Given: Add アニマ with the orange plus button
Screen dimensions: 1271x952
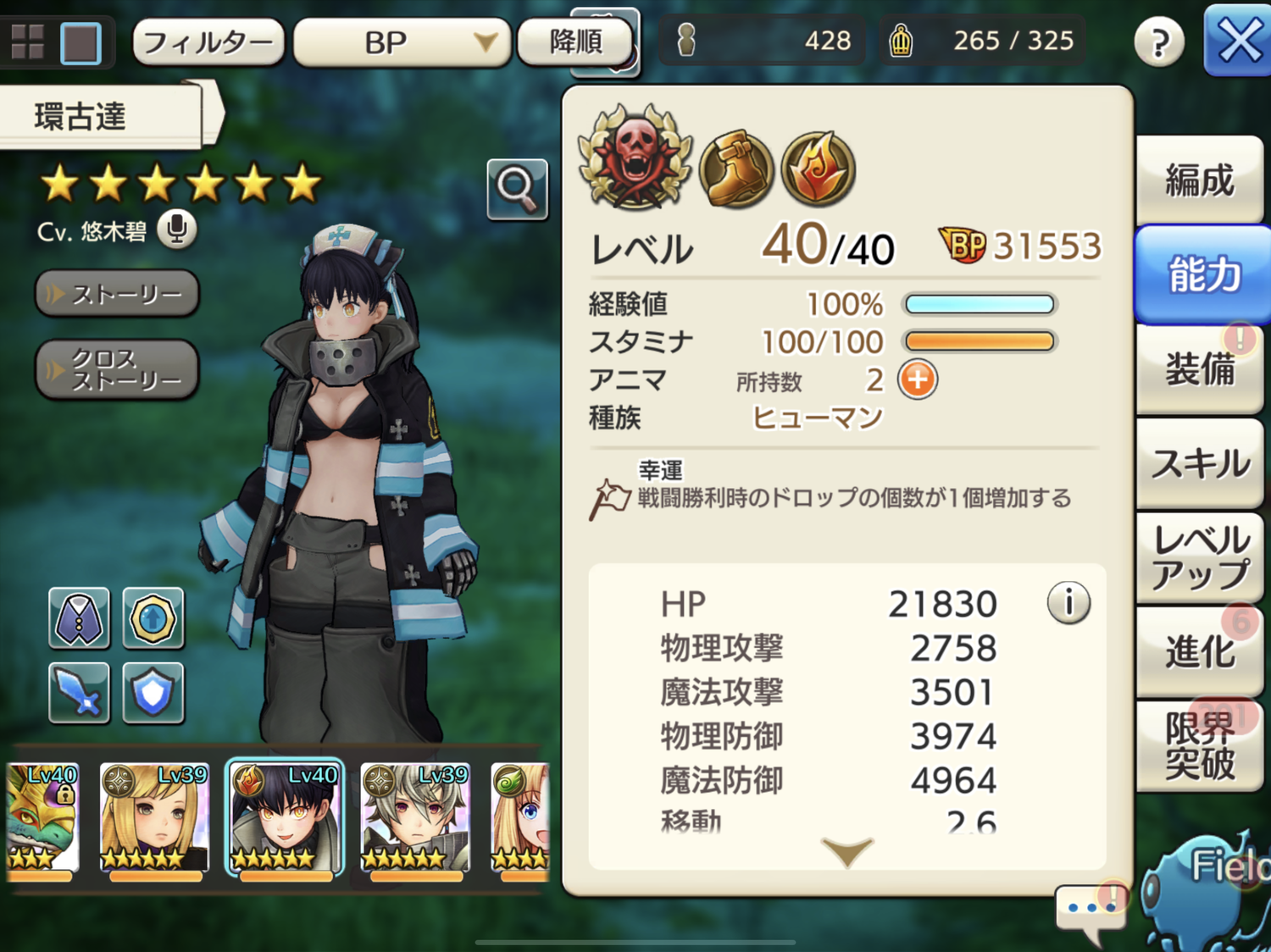Looking at the screenshot, I should click(x=918, y=379).
